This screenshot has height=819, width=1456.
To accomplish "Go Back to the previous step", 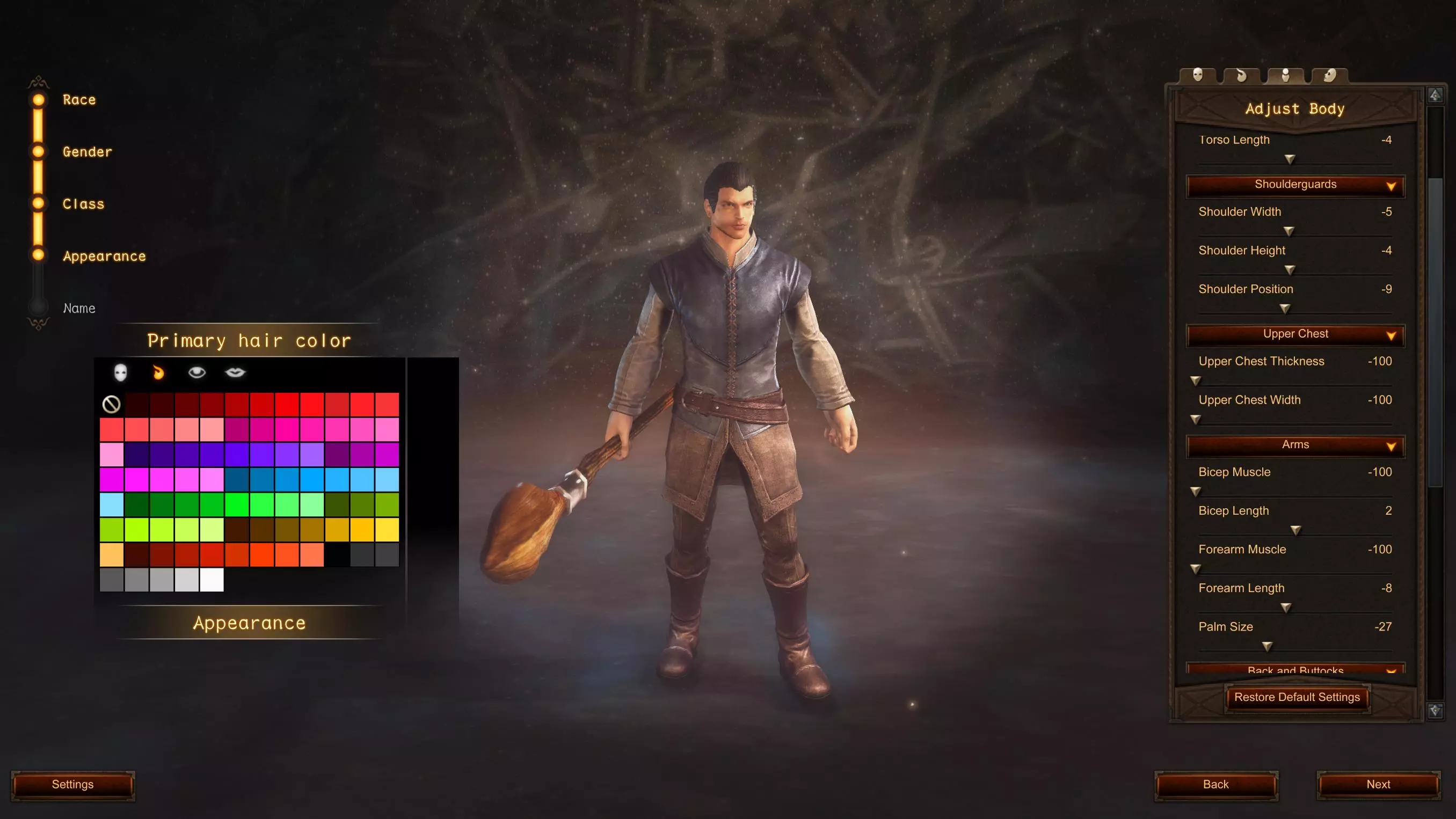I will pyautogui.click(x=1215, y=785).
